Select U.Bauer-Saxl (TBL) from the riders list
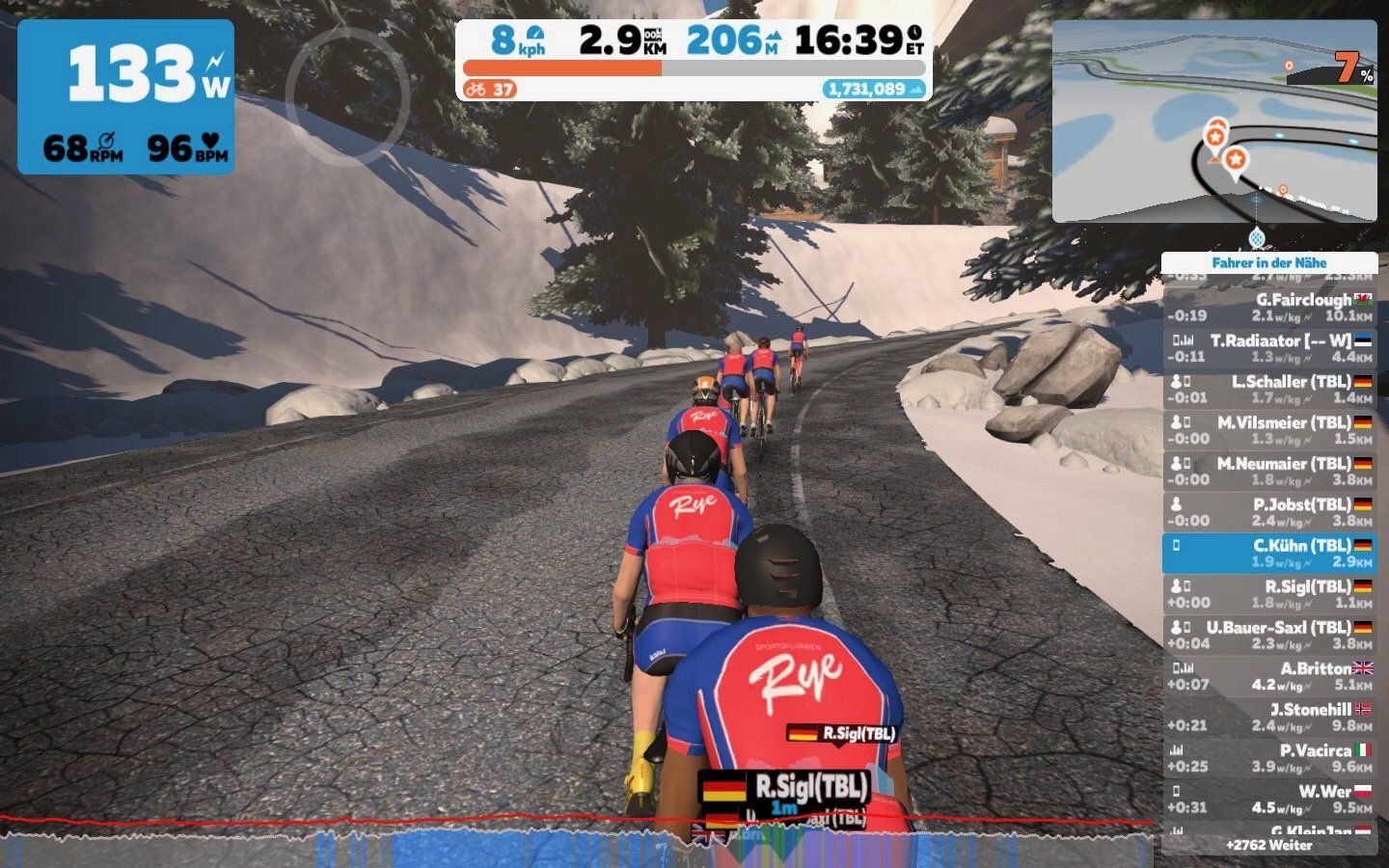This screenshot has width=1389, height=868. click(1268, 635)
